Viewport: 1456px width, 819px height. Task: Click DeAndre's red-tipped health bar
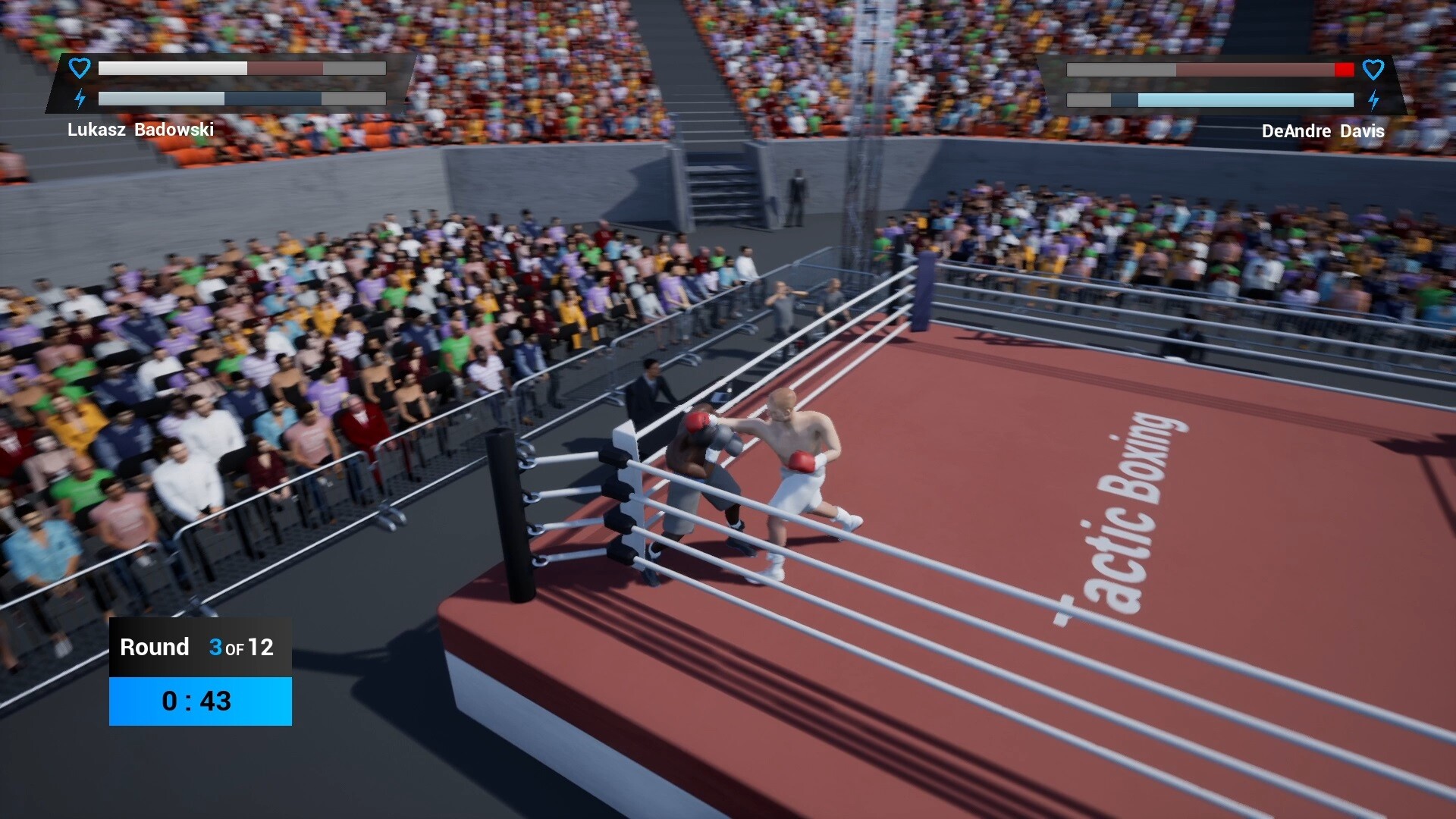[x=1211, y=70]
